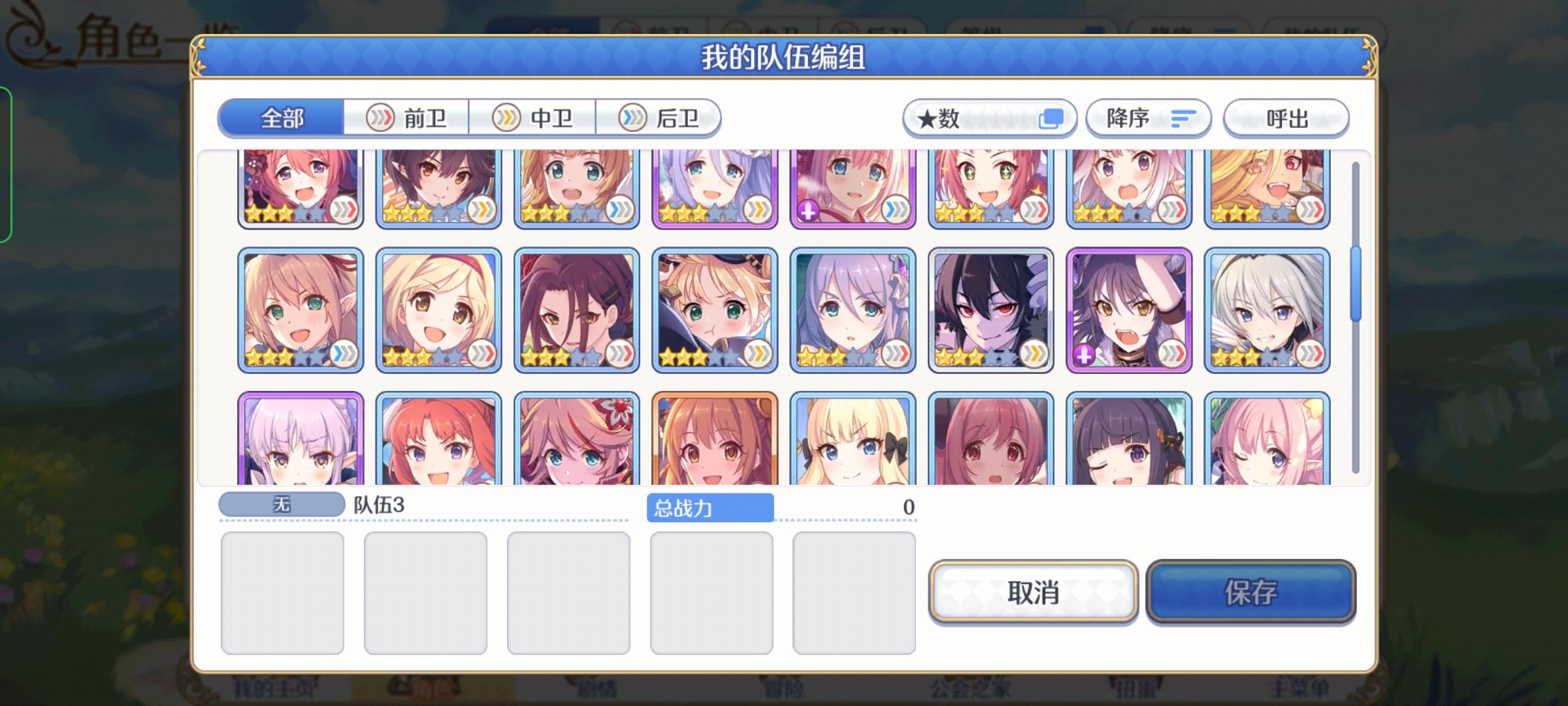Image resolution: width=1568 pixels, height=706 pixels.
Task: Open the 降序 sort order selector
Action: pyautogui.click(x=1148, y=118)
